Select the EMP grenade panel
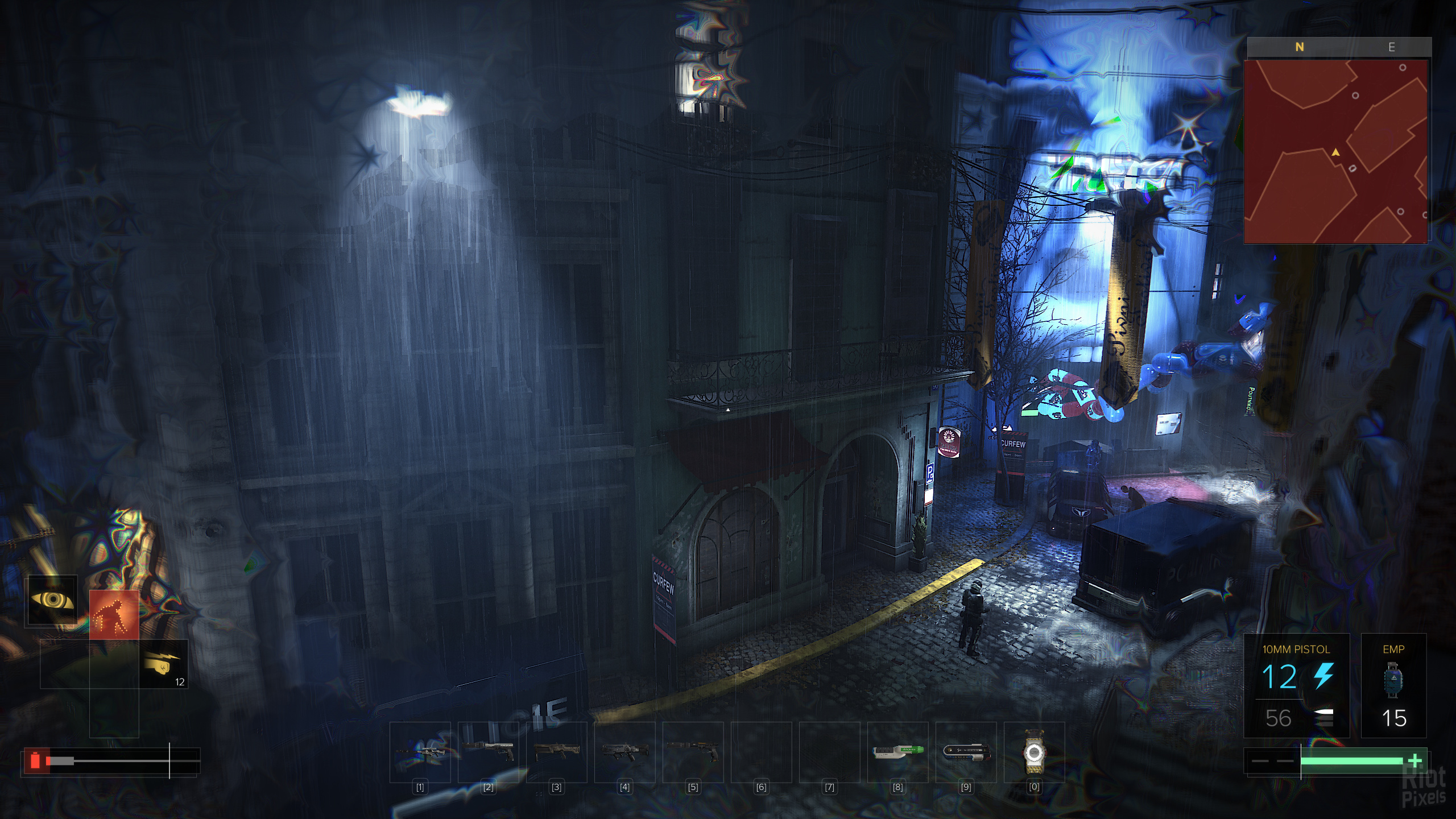 coord(1393,685)
